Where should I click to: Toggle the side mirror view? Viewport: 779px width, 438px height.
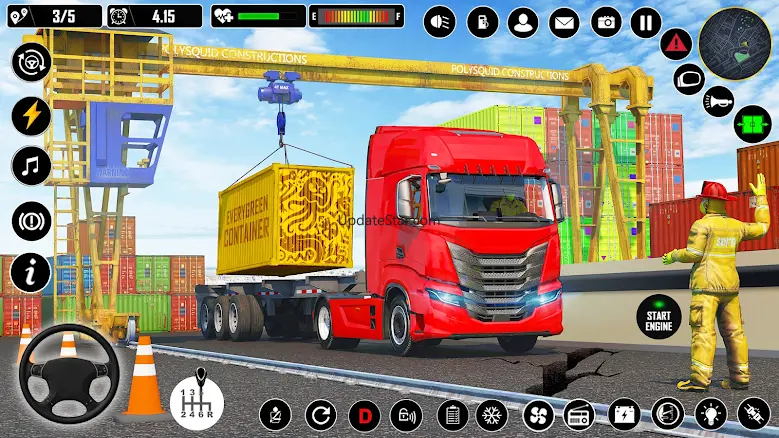click(x=689, y=79)
